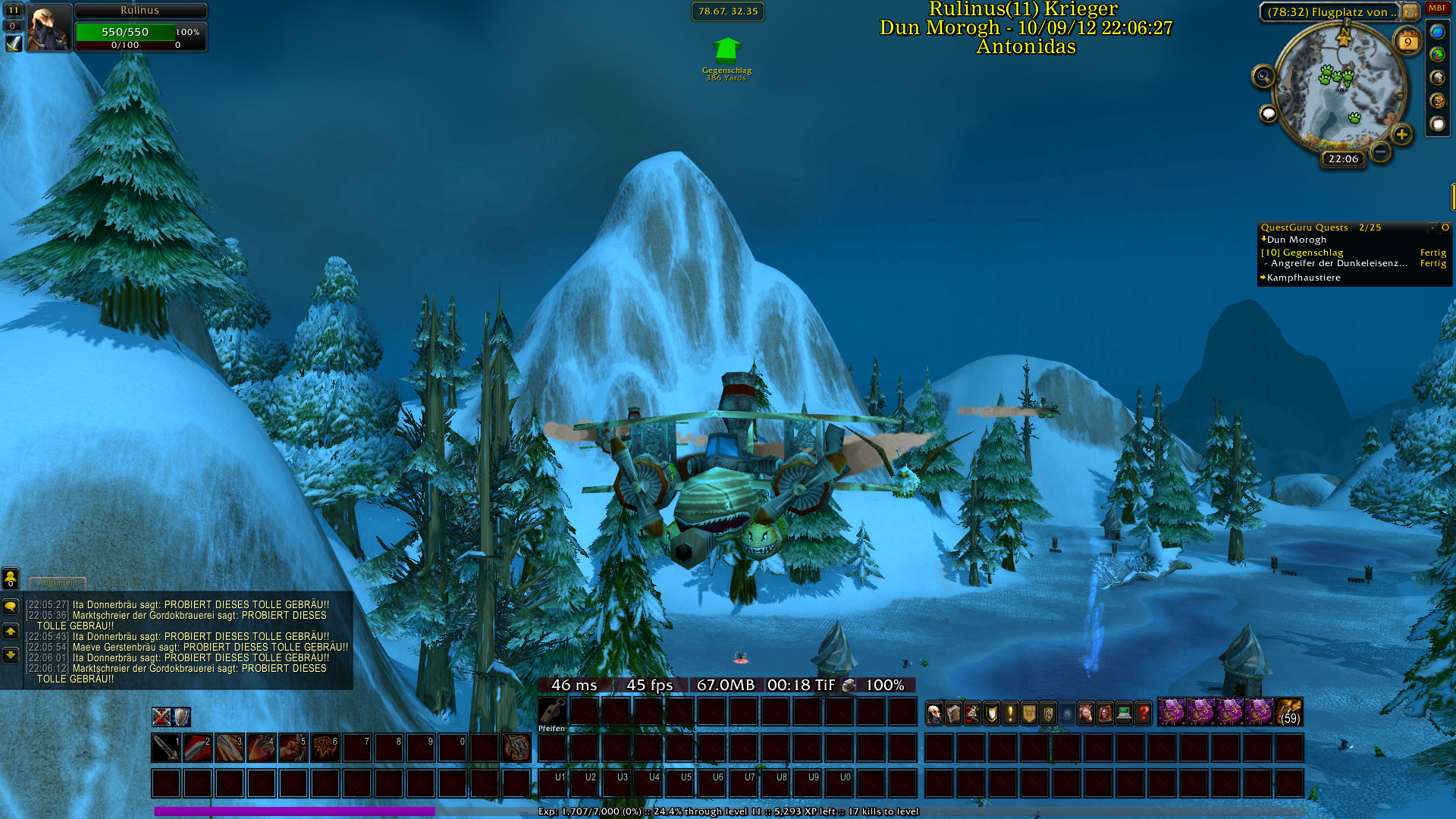
Task: Use the Pfeifen whistle action slot
Action: click(x=552, y=712)
